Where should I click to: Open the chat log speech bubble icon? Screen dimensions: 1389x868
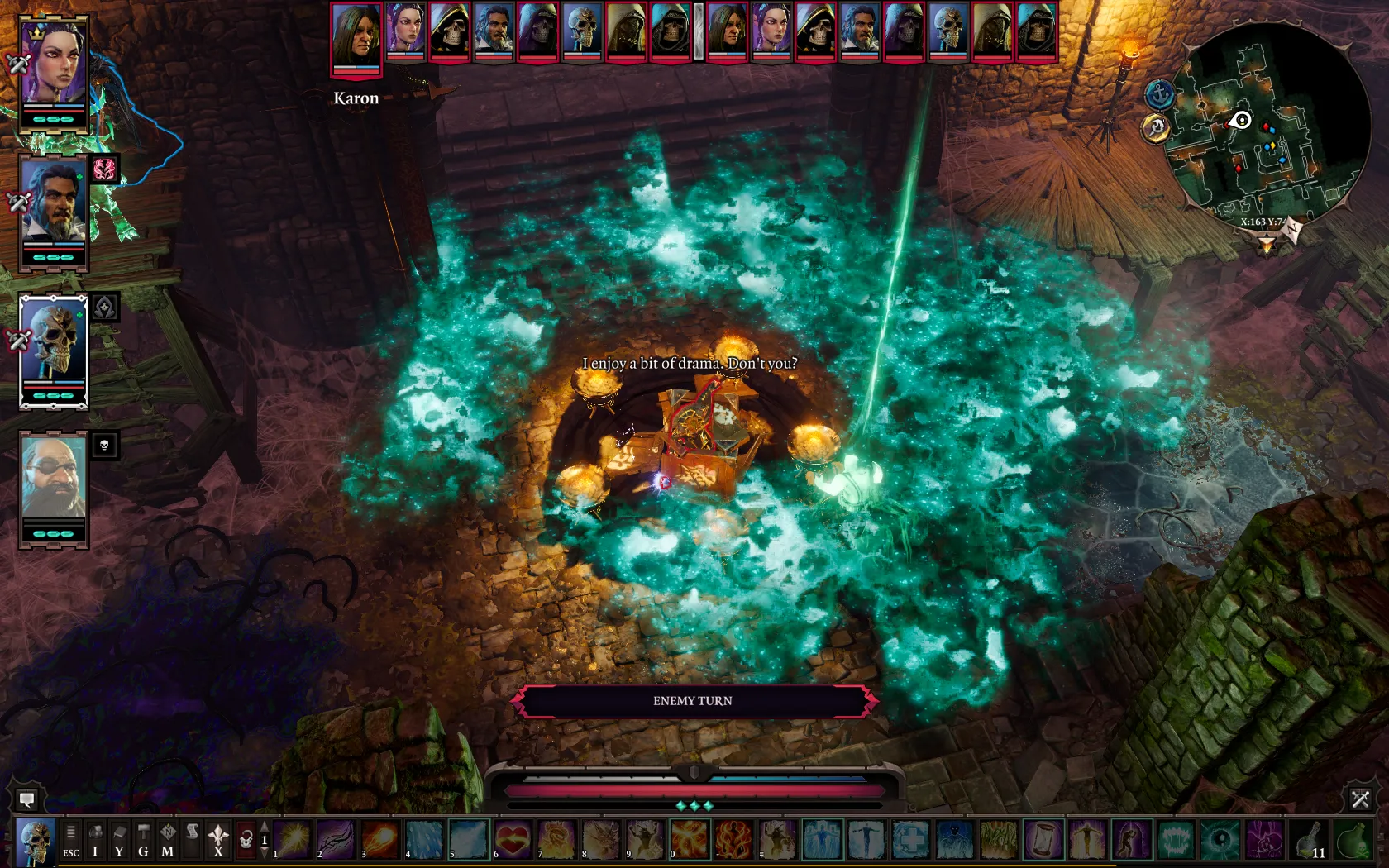26,799
